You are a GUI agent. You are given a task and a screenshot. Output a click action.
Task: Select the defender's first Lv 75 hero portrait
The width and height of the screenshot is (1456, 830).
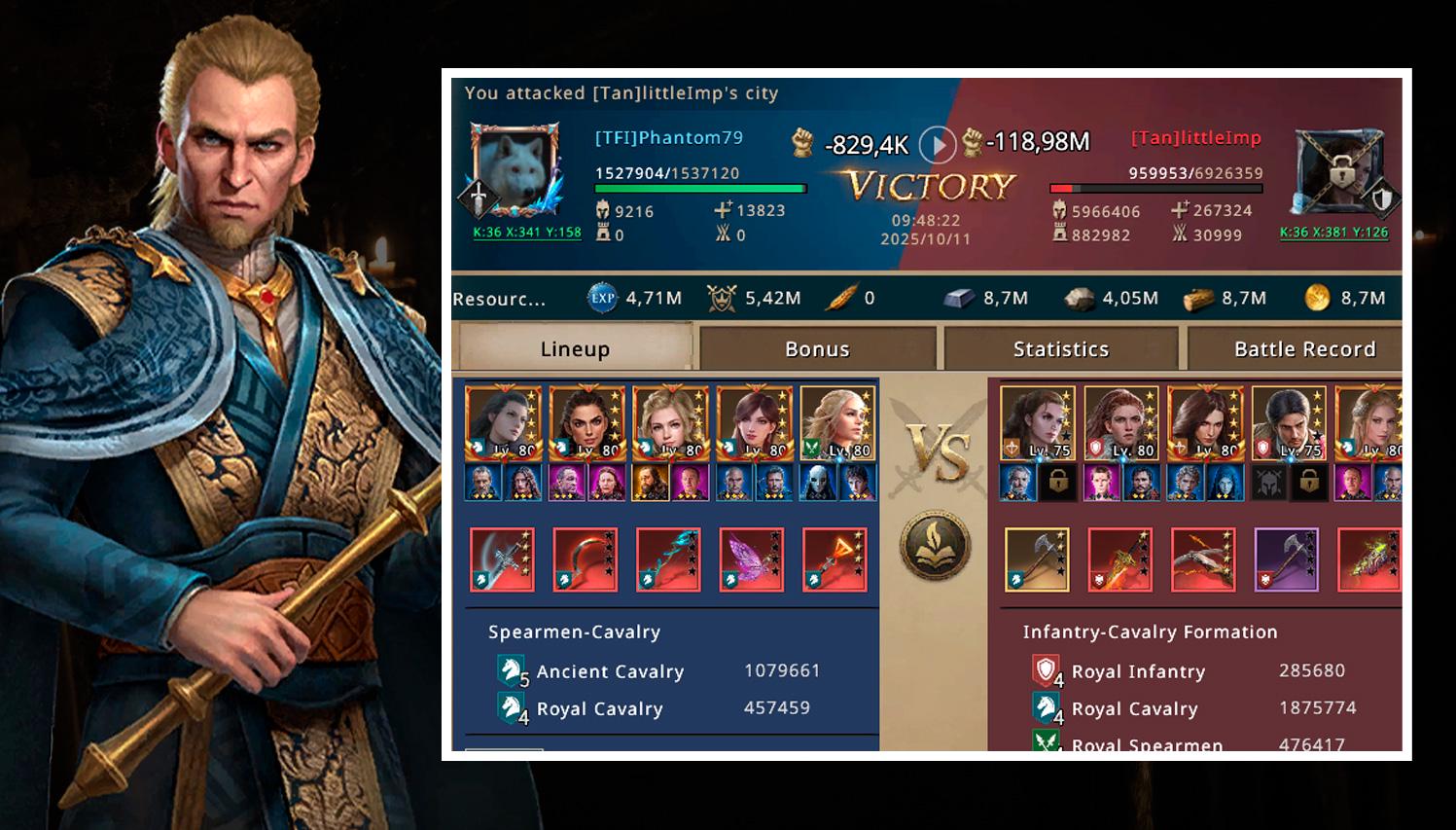pyautogui.click(x=1037, y=422)
